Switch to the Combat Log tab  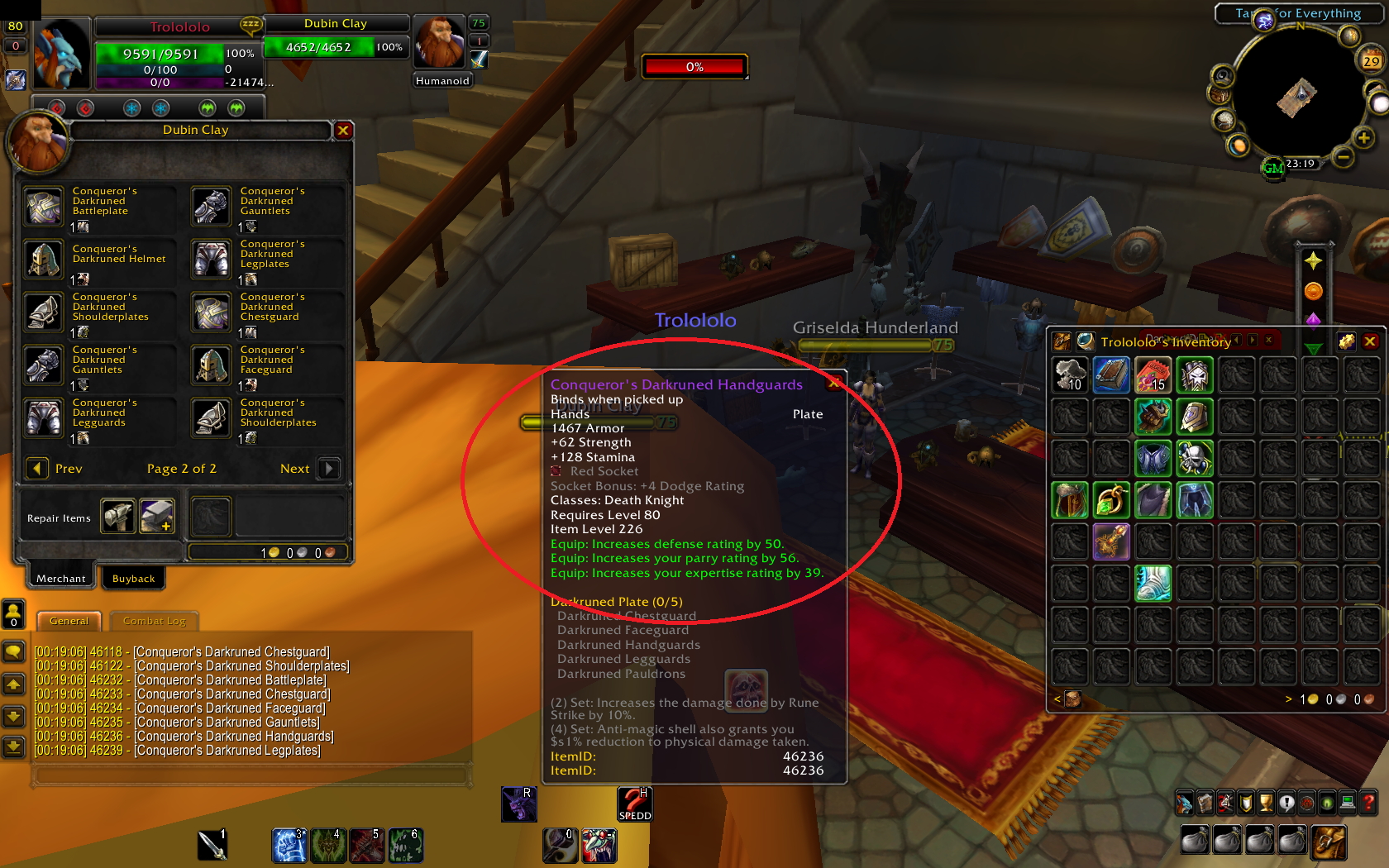(154, 620)
